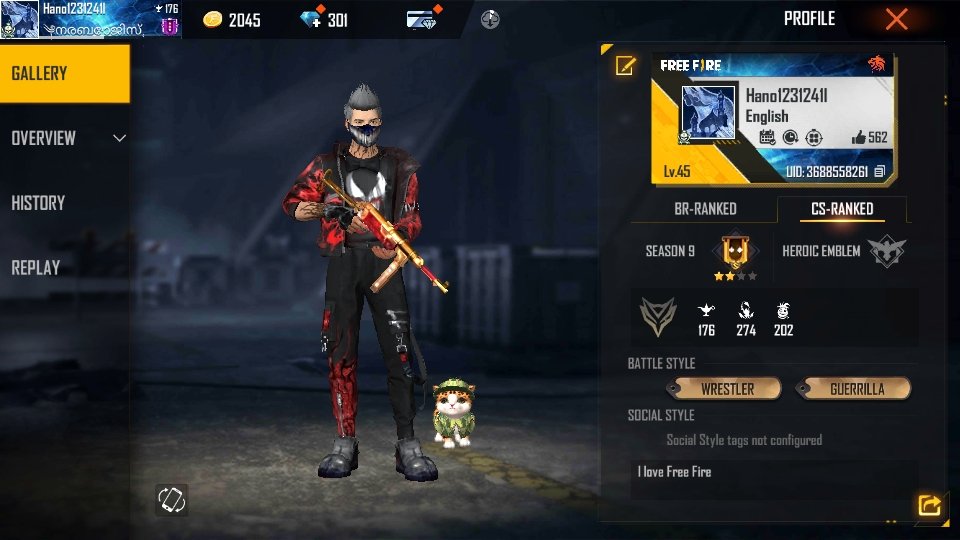Click the edit profile pencil icon

(625, 66)
